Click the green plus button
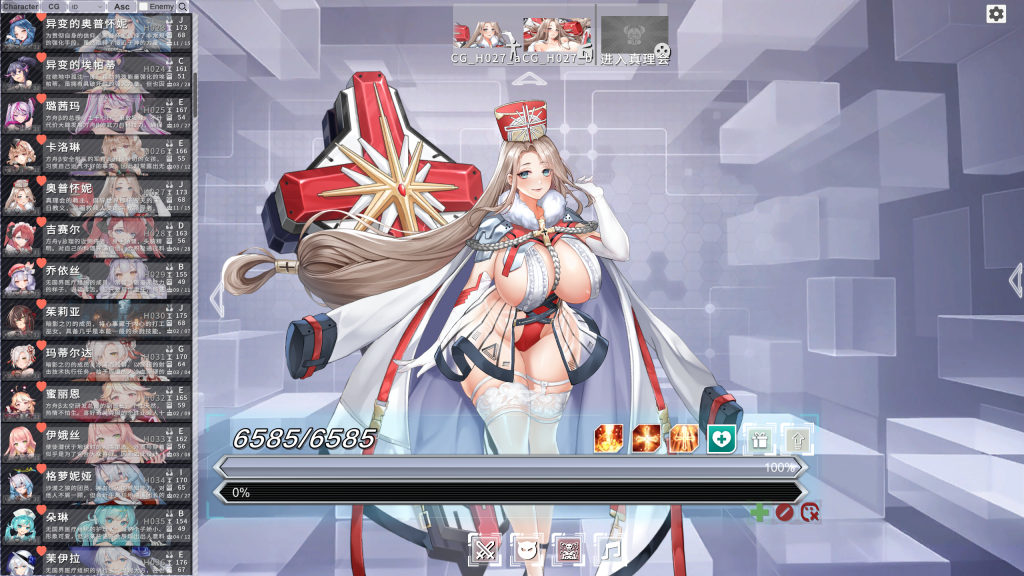This screenshot has height=576, width=1024. click(760, 513)
